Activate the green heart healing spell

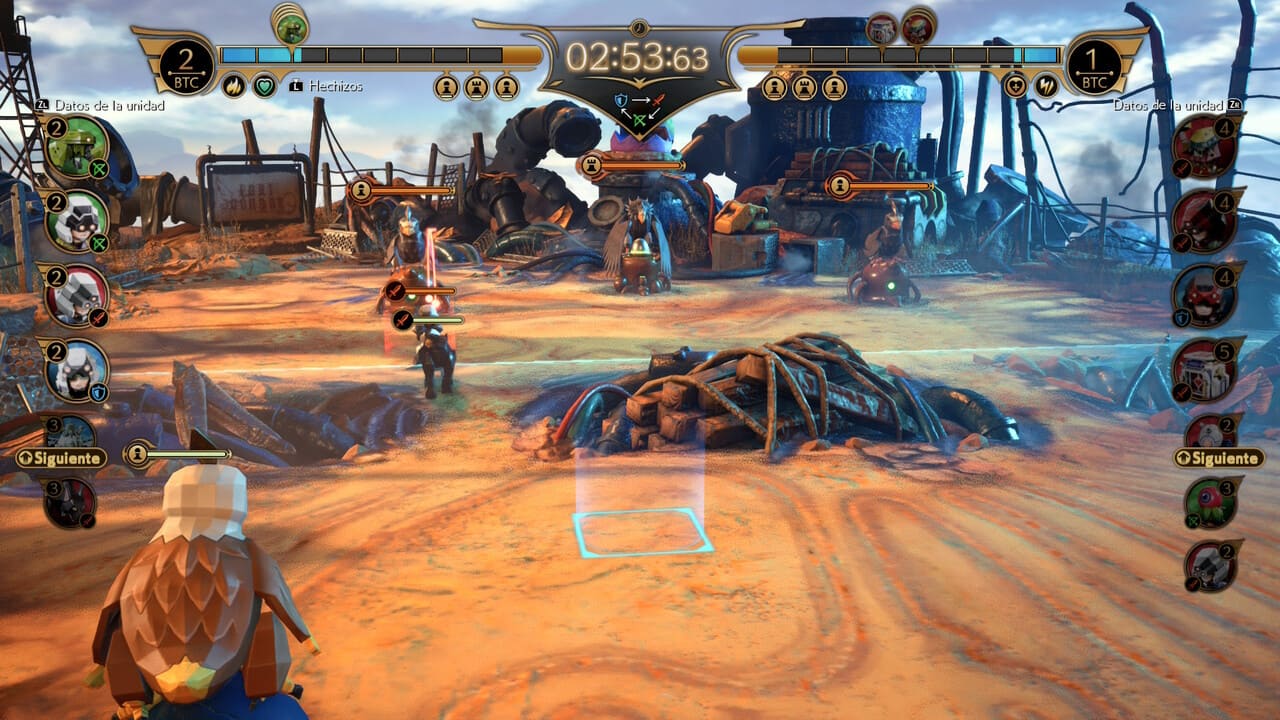[x=264, y=86]
